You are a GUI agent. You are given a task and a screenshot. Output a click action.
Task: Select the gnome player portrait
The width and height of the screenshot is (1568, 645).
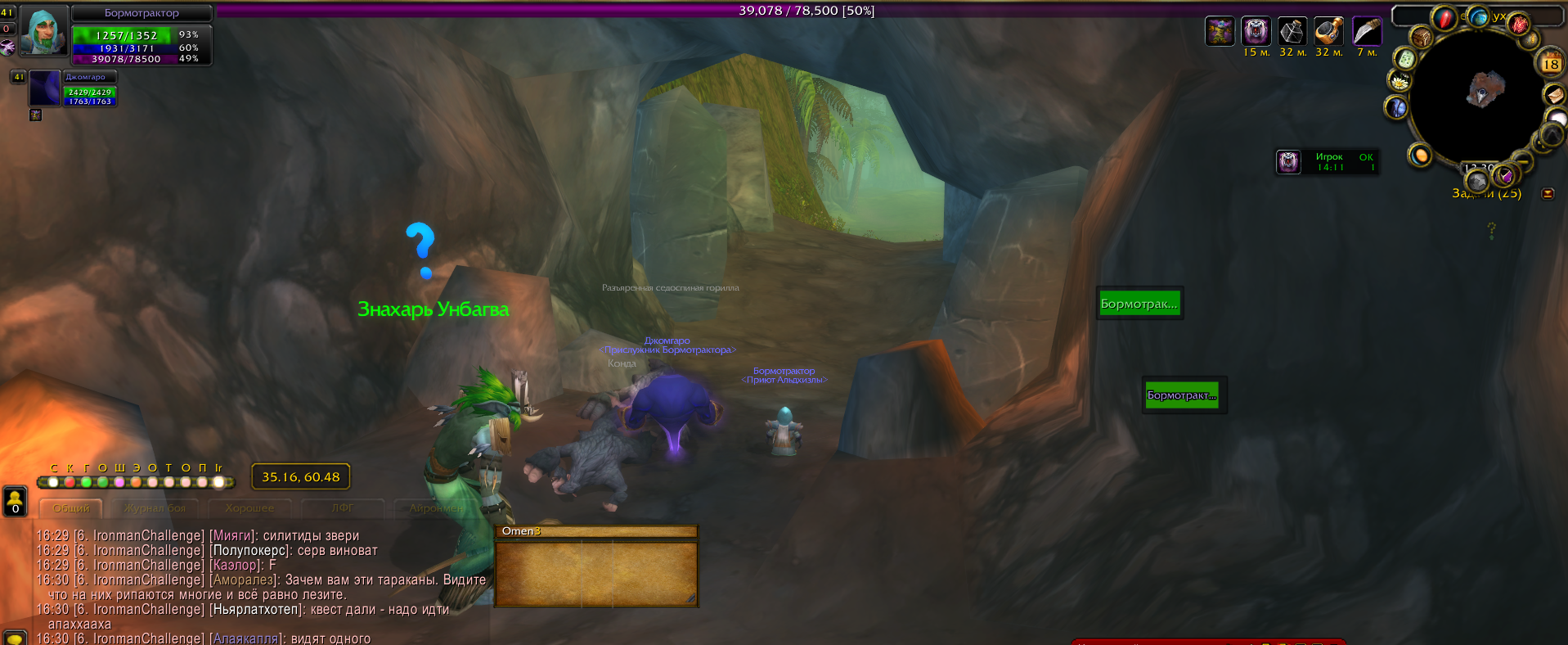43,31
